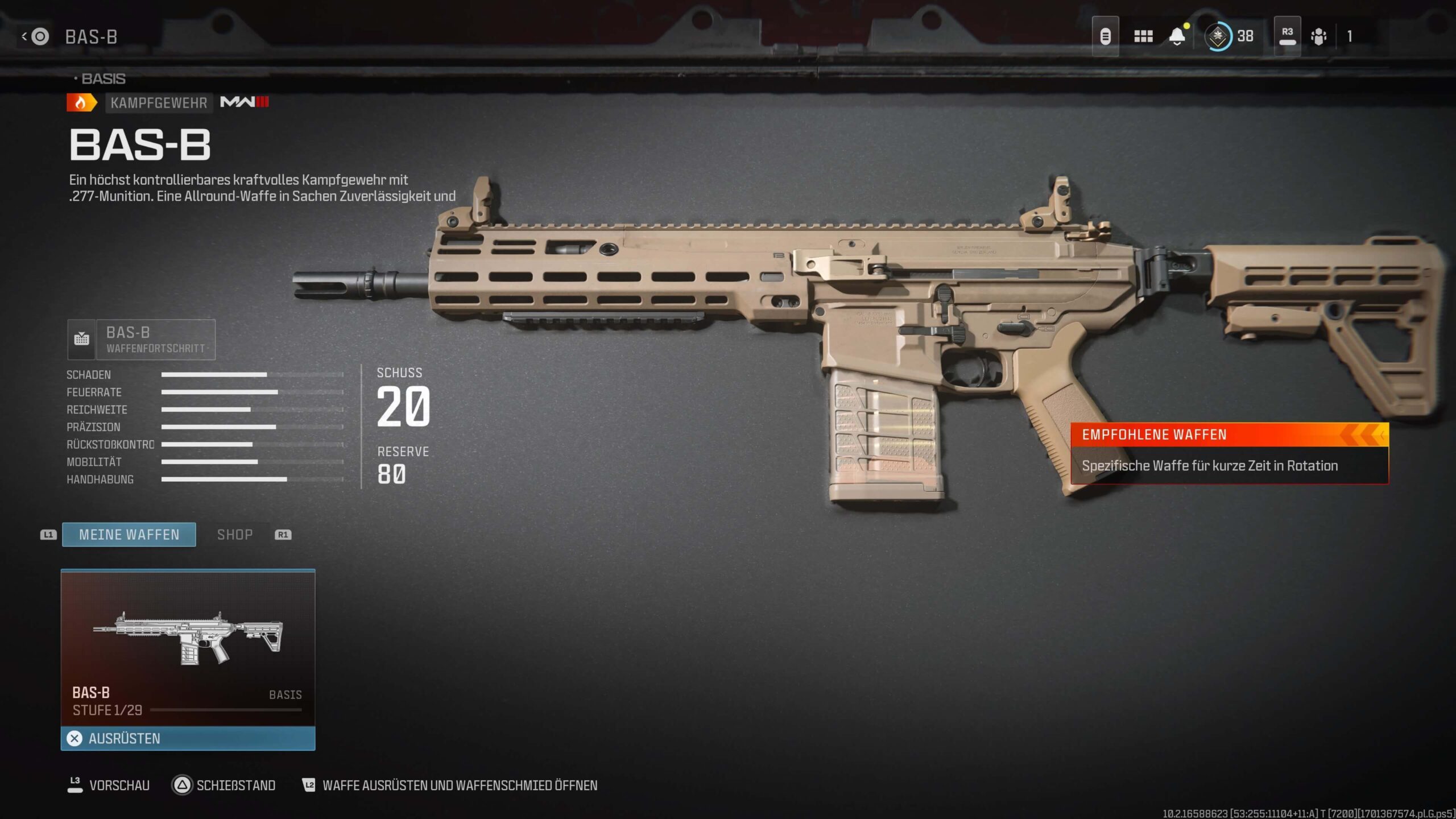The height and width of the screenshot is (819, 1456).
Task: Open the notifications bell
Action: (x=1177, y=36)
